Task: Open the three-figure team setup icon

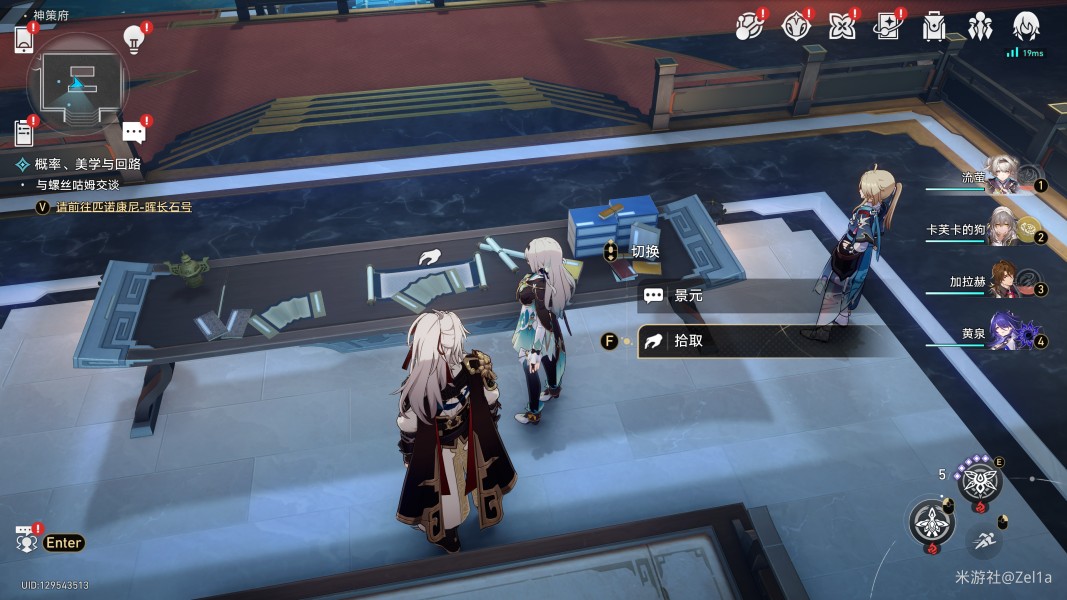Action: [x=980, y=26]
